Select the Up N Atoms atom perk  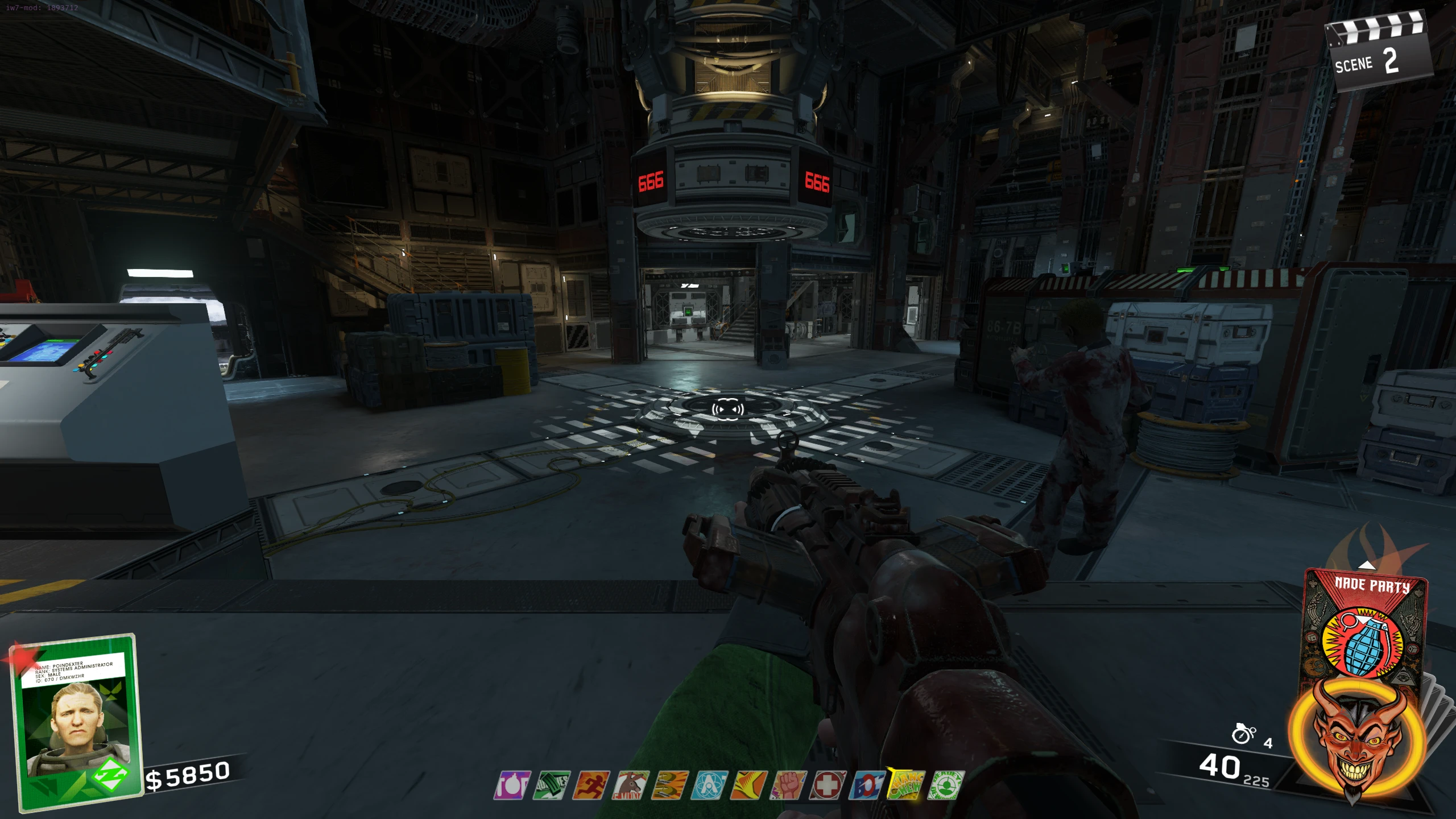click(710, 785)
